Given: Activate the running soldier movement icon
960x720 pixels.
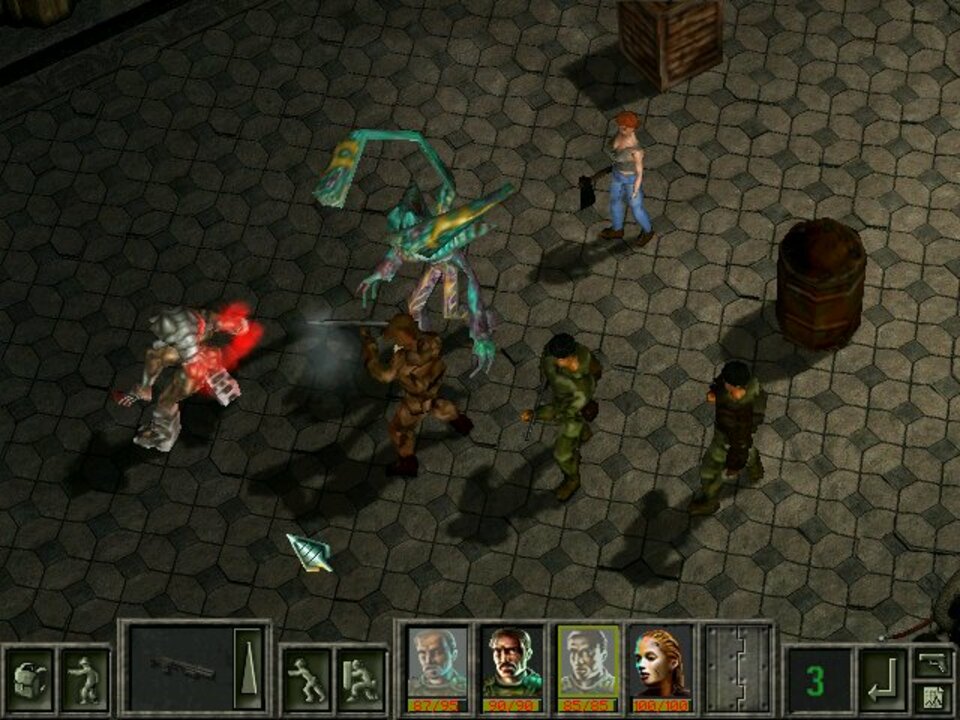Looking at the screenshot, I should 305,680.
